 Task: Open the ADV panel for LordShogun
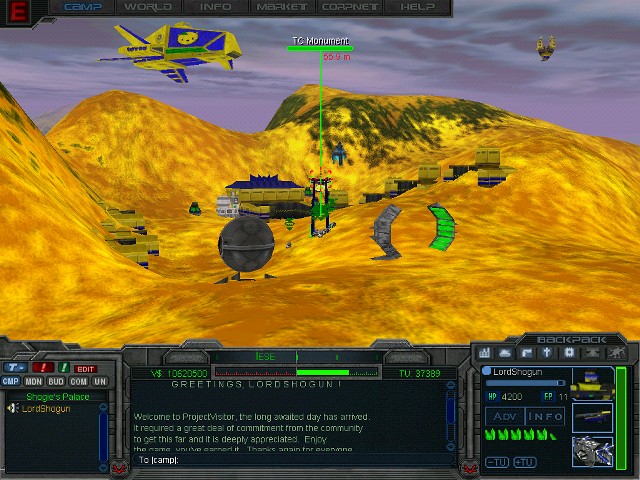tap(503, 416)
